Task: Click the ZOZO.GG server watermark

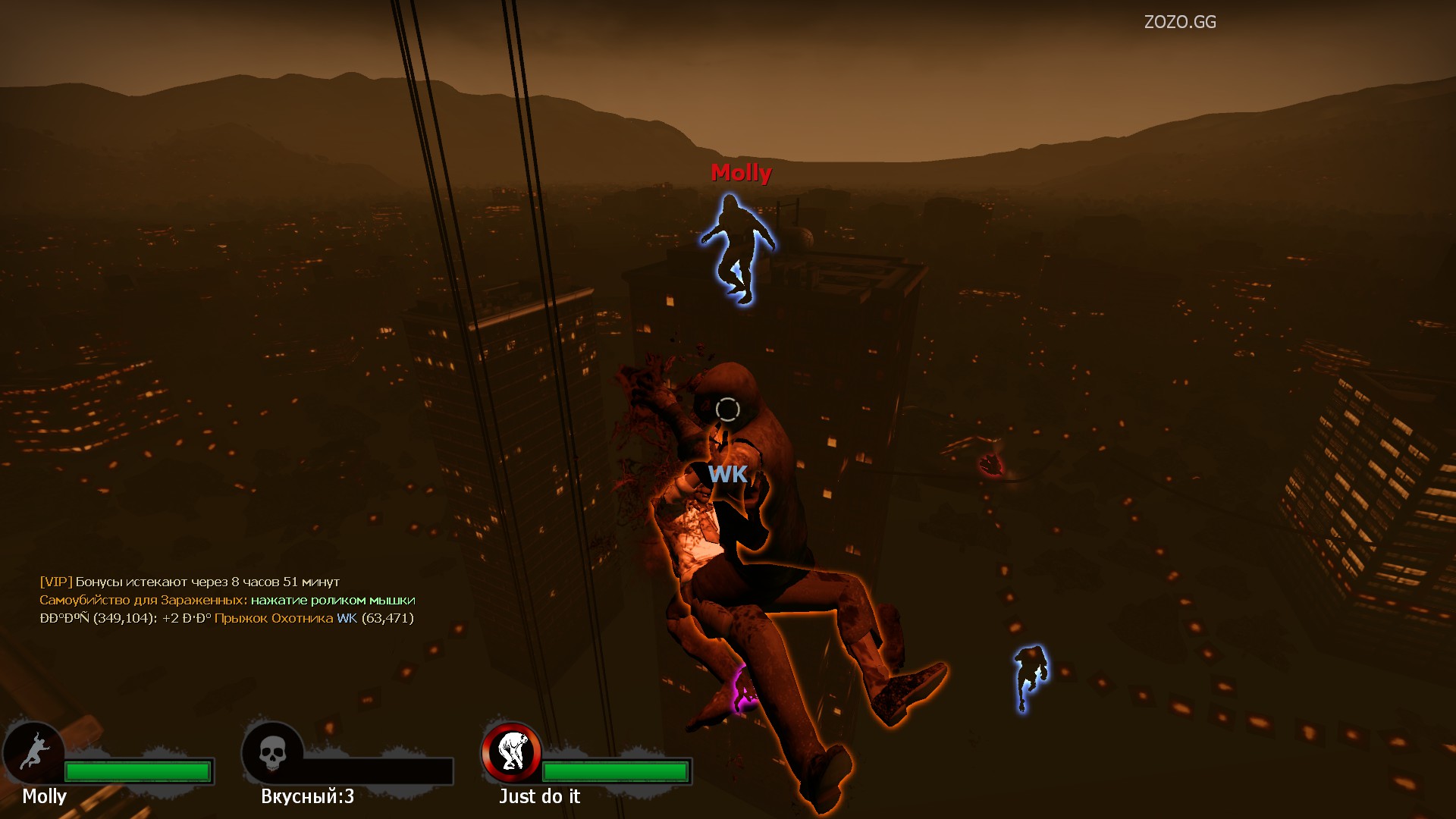Action: [x=1179, y=22]
